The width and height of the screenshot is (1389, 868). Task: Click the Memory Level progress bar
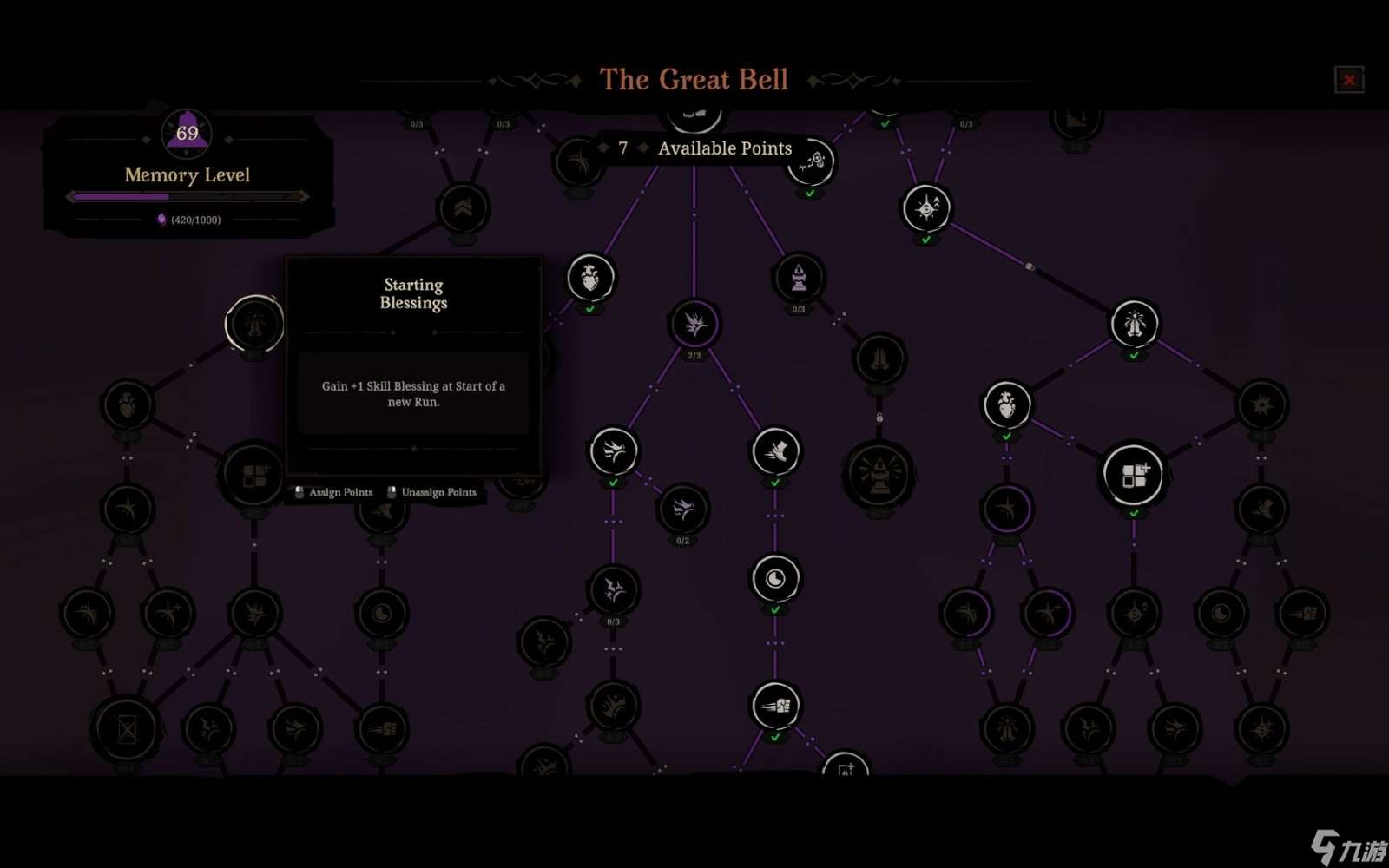[187, 196]
